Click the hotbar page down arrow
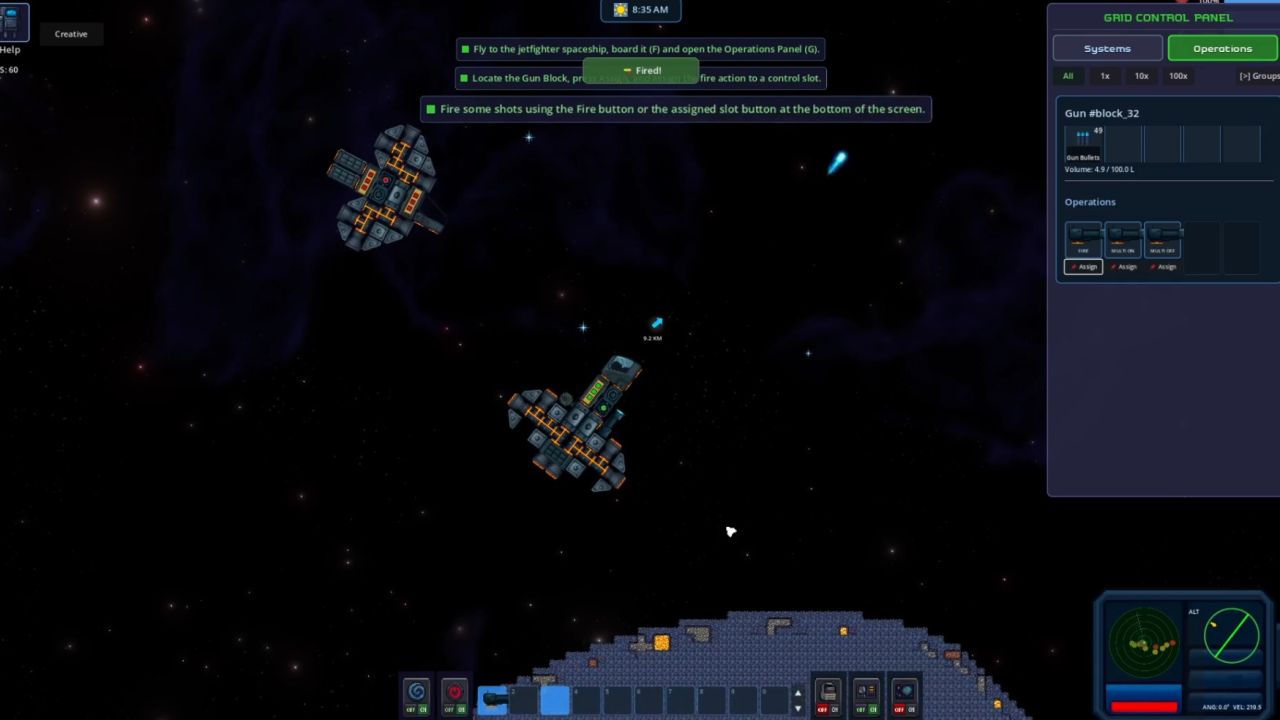The image size is (1280, 720). 798,707
